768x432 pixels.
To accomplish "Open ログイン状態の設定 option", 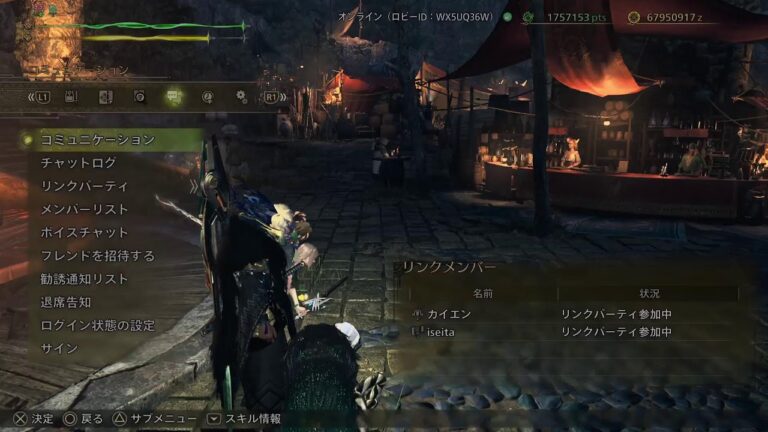I will (98, 325).
